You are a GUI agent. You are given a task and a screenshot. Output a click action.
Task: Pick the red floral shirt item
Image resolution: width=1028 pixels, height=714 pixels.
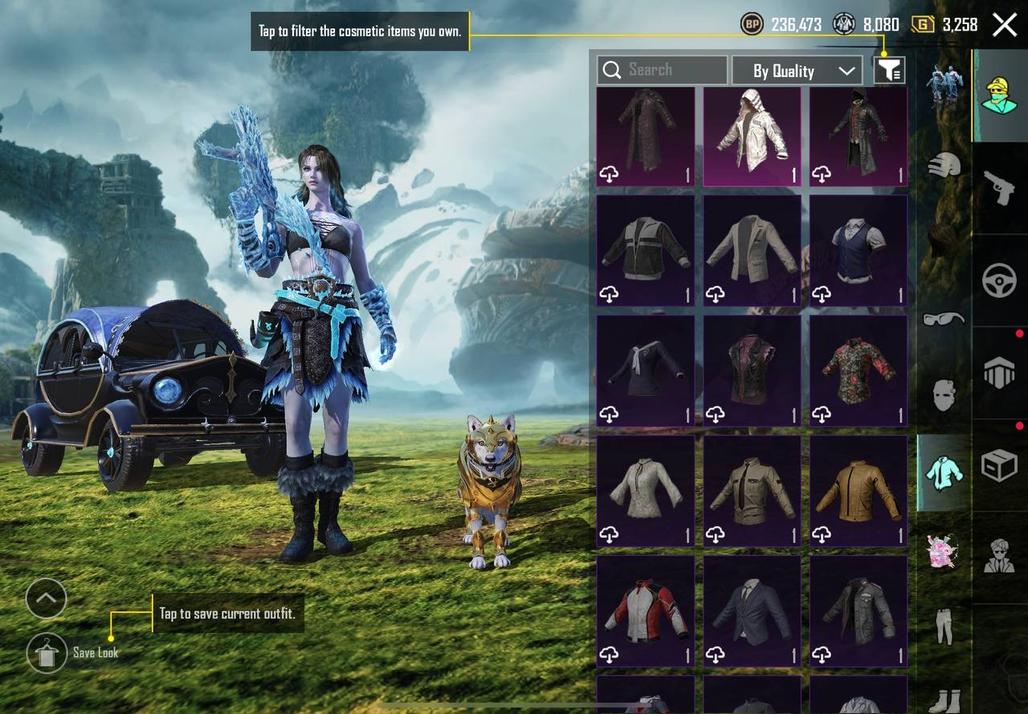(858, 370)
